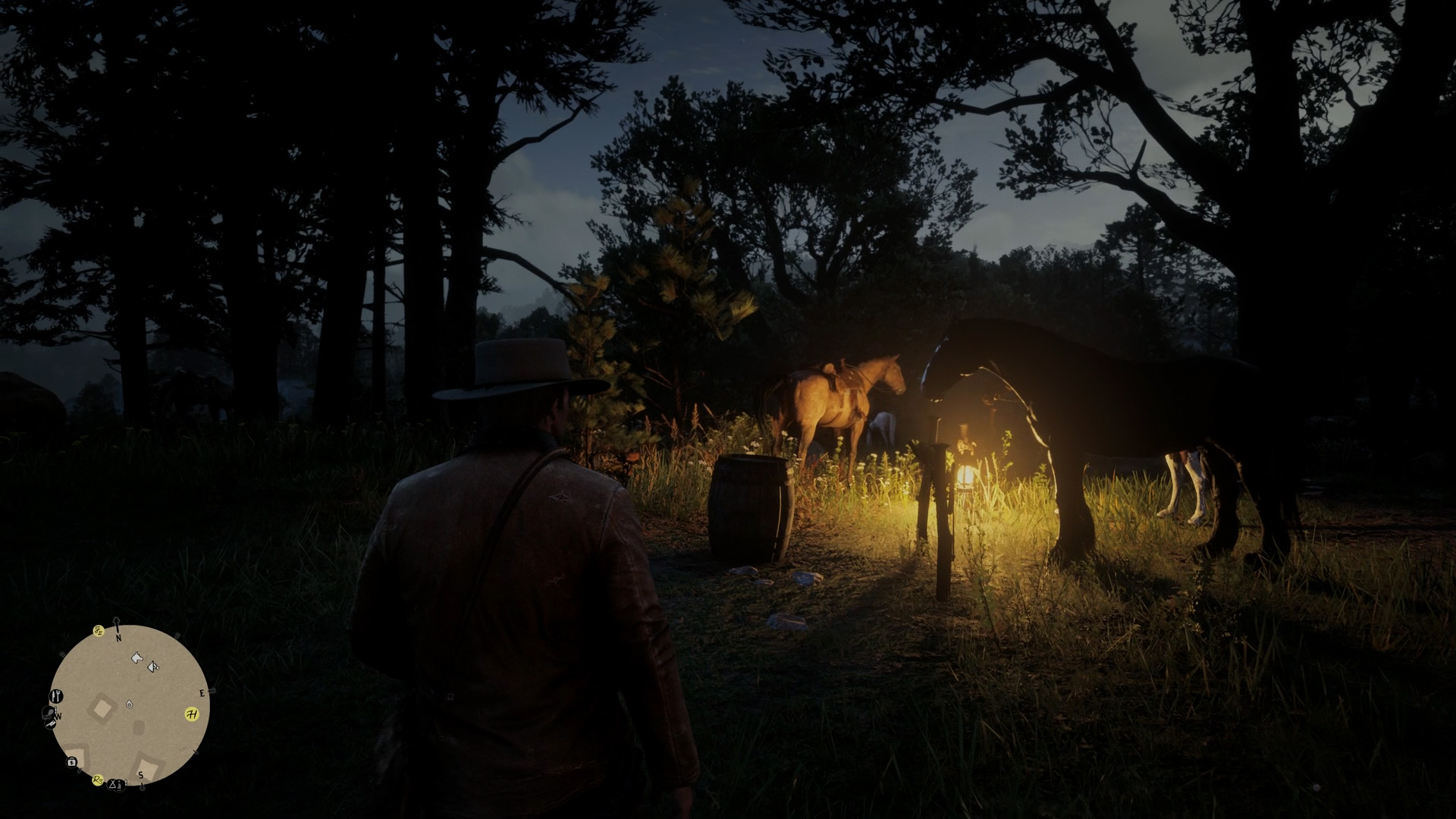Click the tent marker on minimap edge

[113, 783]
